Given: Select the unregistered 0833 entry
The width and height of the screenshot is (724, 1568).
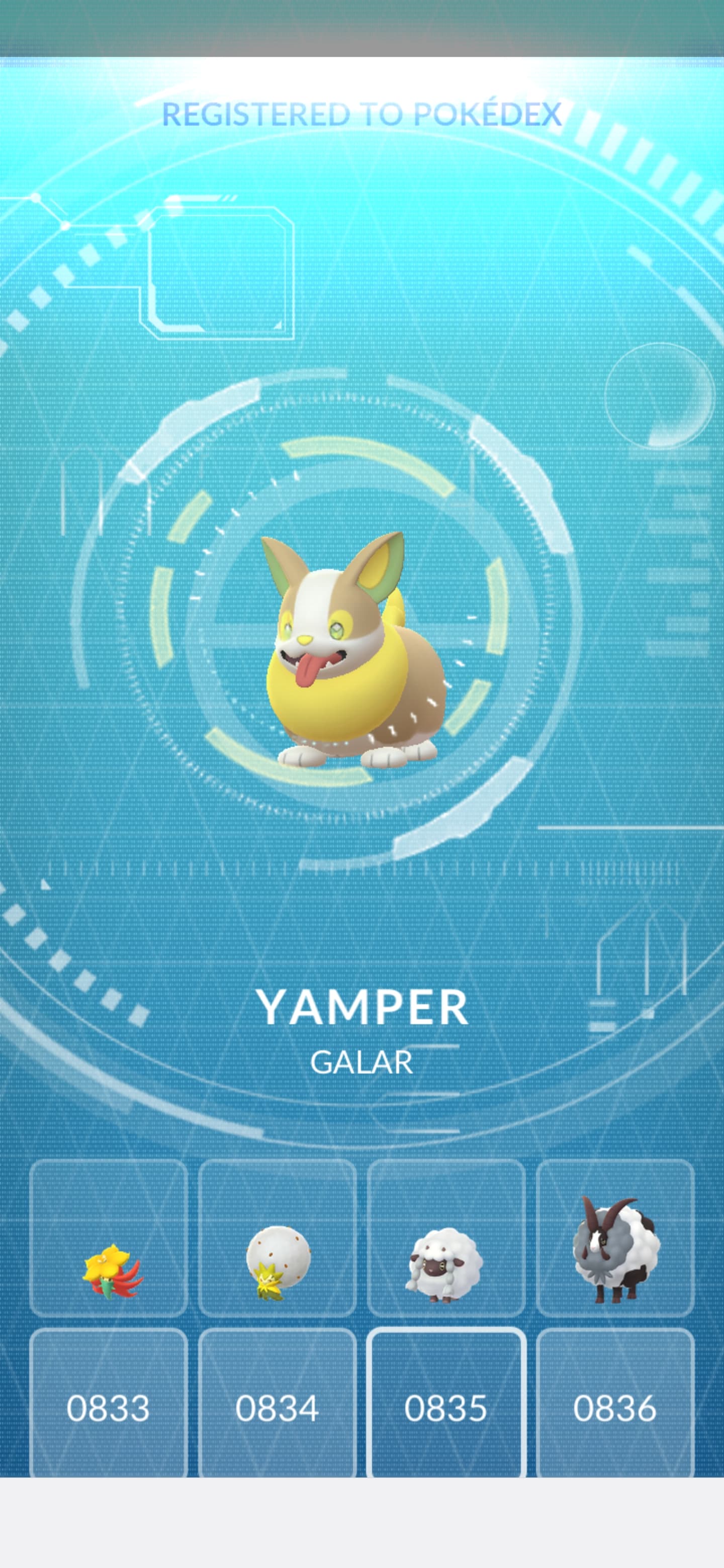Looking at the screenshot, I should tap(109, 1407).
